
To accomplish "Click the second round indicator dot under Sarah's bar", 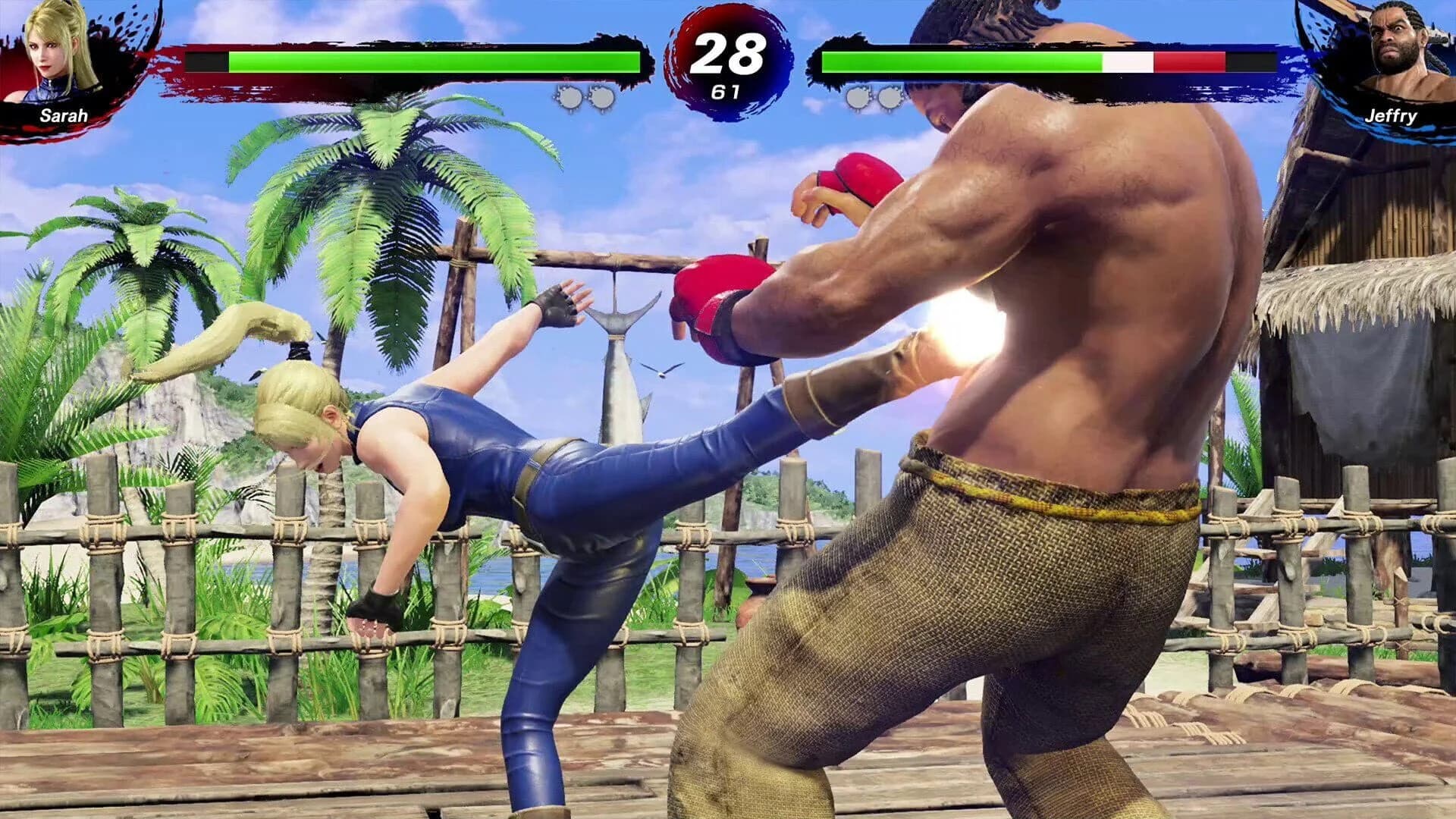I will pyautogui.click(x=603, y=97).
